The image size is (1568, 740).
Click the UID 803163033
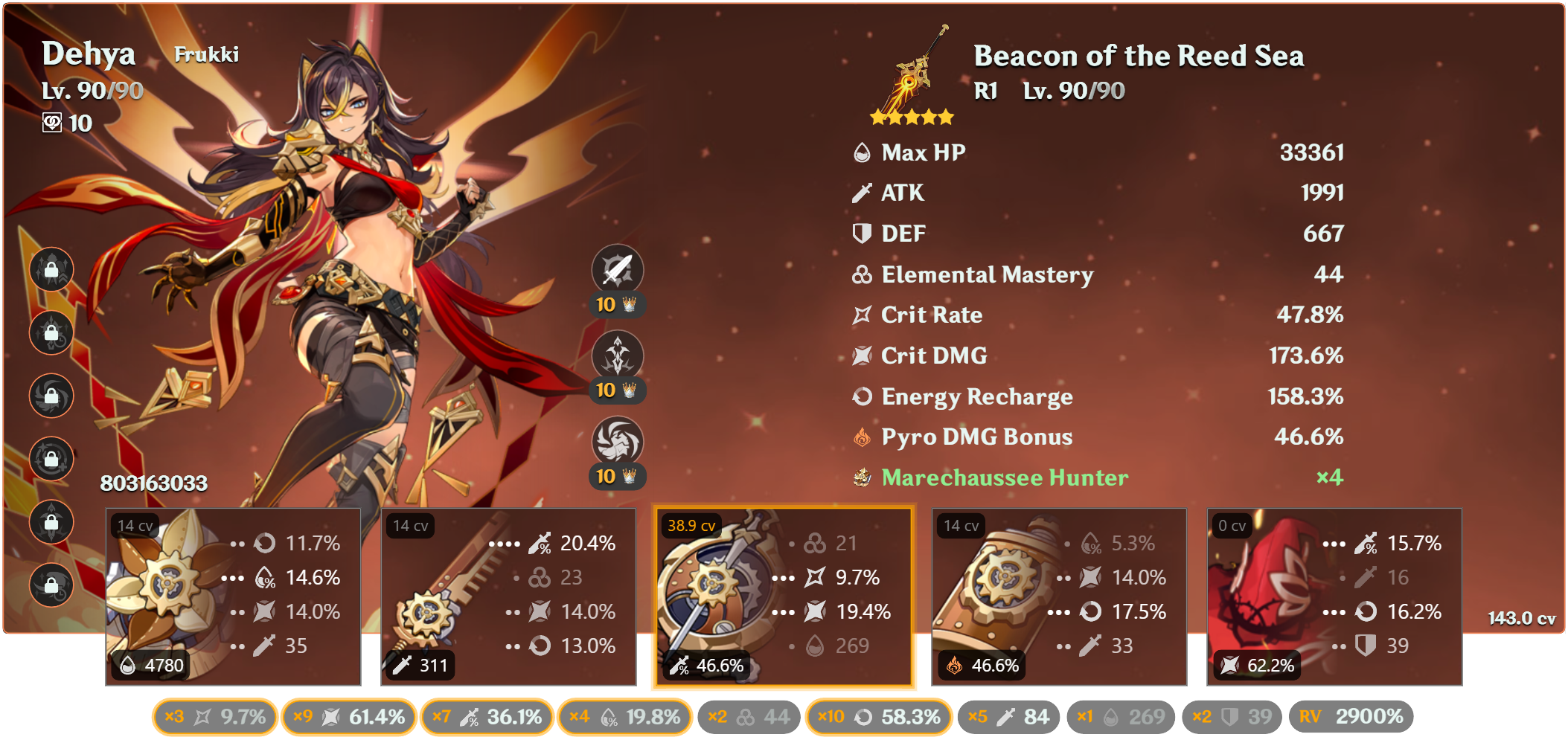[153, 483]
